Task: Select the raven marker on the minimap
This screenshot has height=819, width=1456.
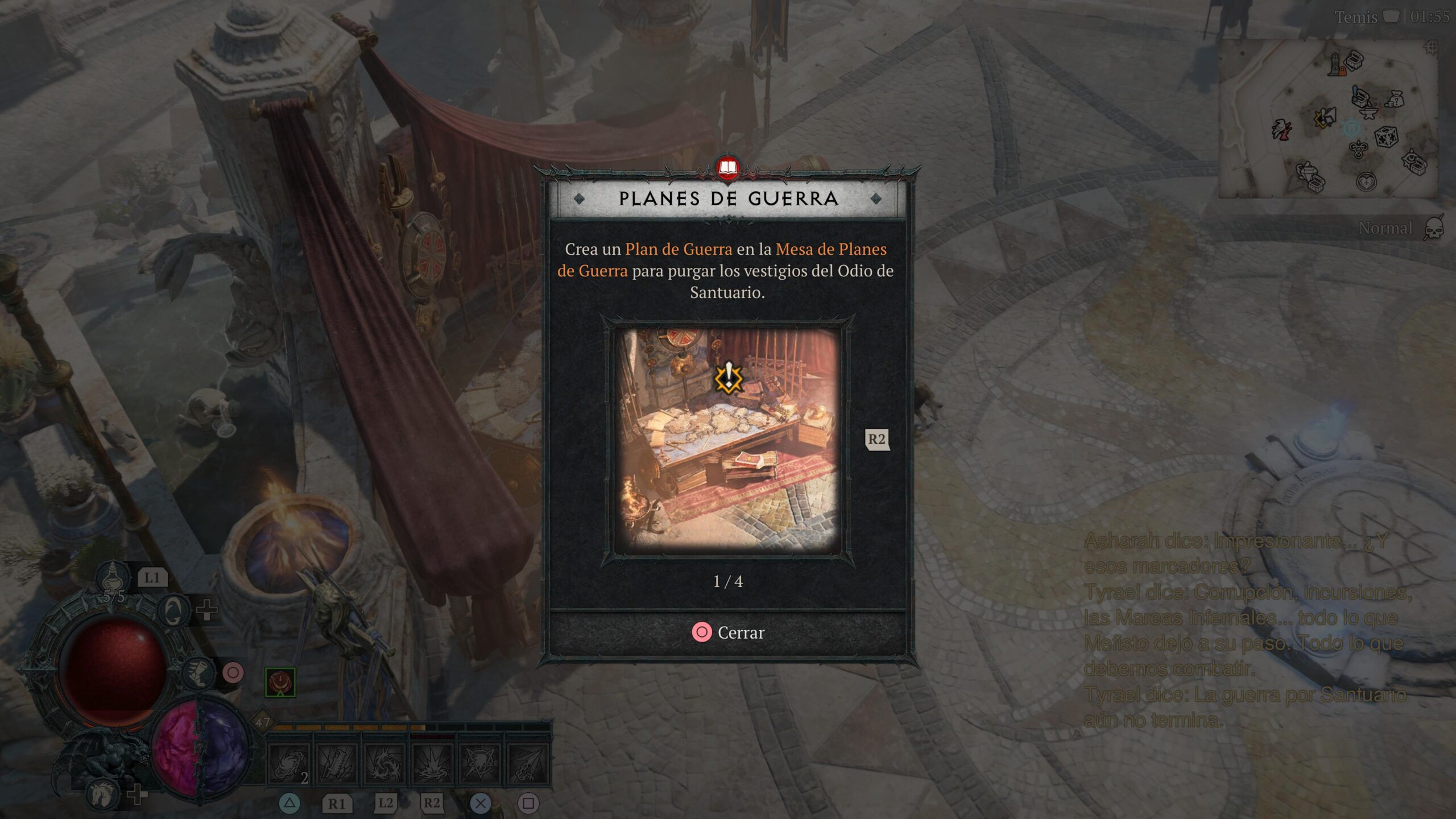Action: coord(1282,130)
